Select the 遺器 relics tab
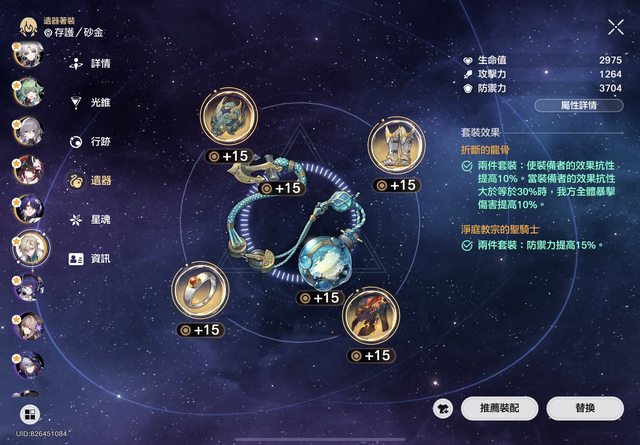 point(90,180)
